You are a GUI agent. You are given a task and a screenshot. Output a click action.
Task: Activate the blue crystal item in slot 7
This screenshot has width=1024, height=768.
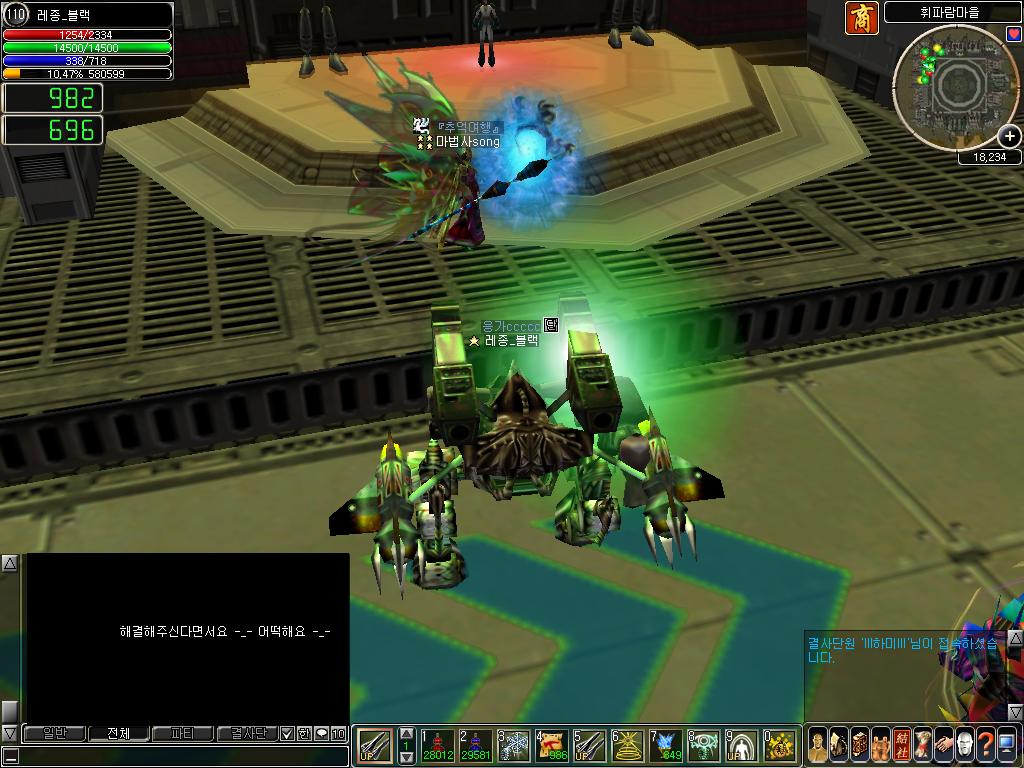coord(666,745)
